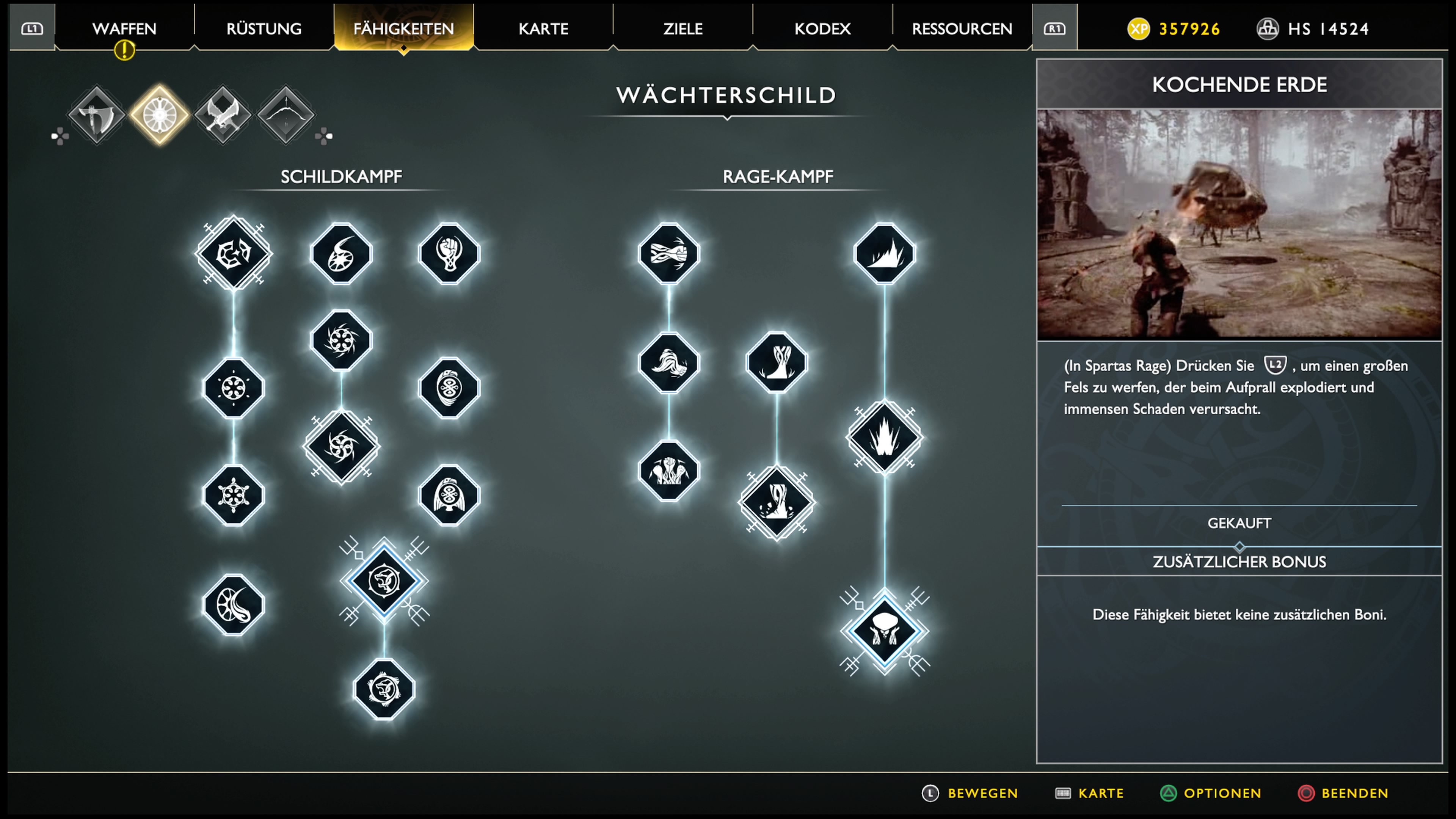Select the sloped shockwave rage skill
This screenshot has height=819, width=1456.
(885, 253)
